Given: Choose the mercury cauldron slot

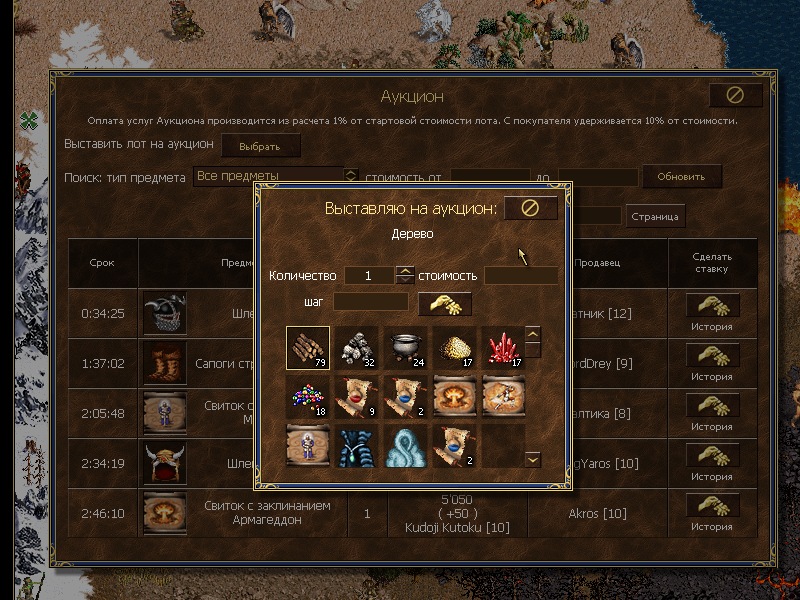Looking at the screenshot, I should click(x=405, y=349).
